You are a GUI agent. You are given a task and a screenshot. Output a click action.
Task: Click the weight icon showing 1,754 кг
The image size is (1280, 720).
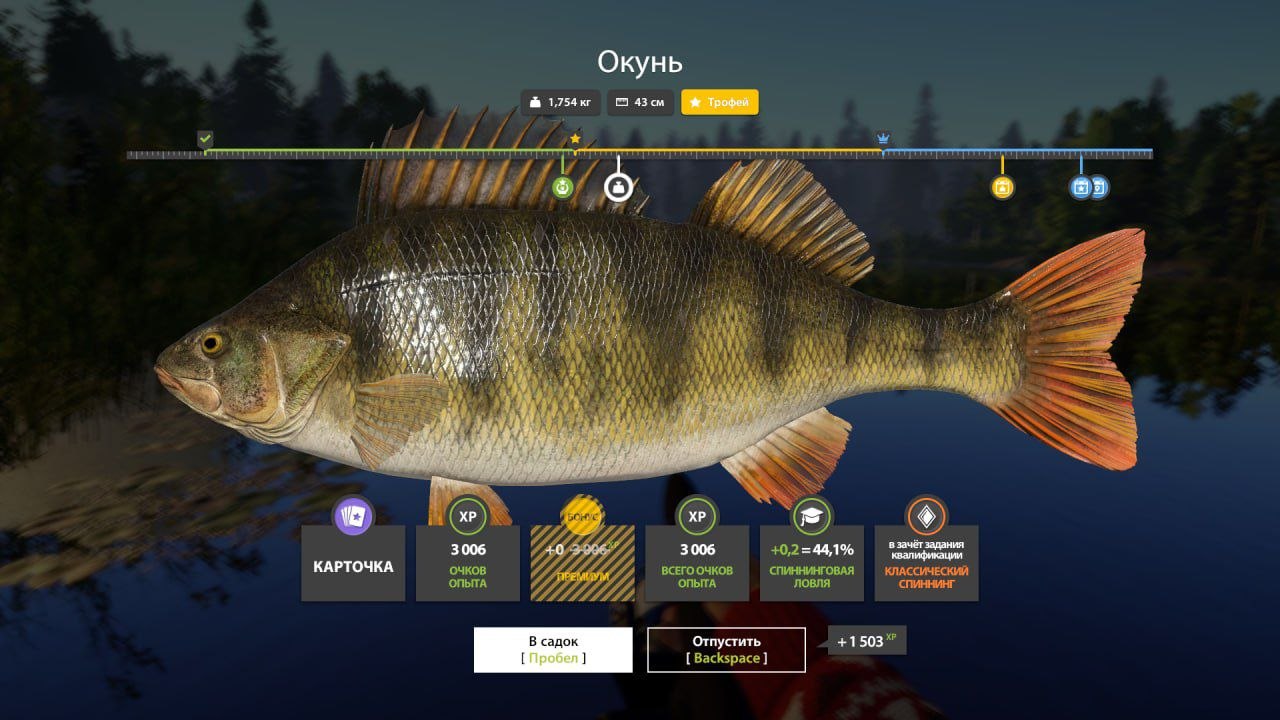(x=535, y=102)
